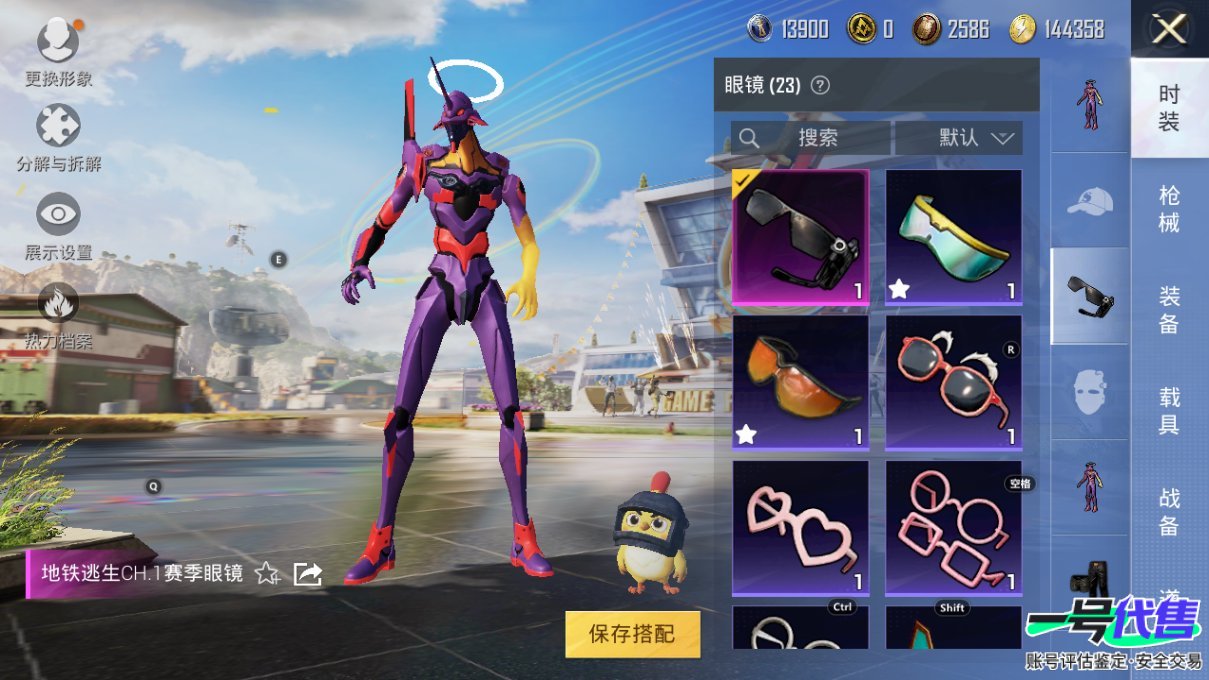Open the 战备 tab

pyautogui.click(x=1168, y=511)
